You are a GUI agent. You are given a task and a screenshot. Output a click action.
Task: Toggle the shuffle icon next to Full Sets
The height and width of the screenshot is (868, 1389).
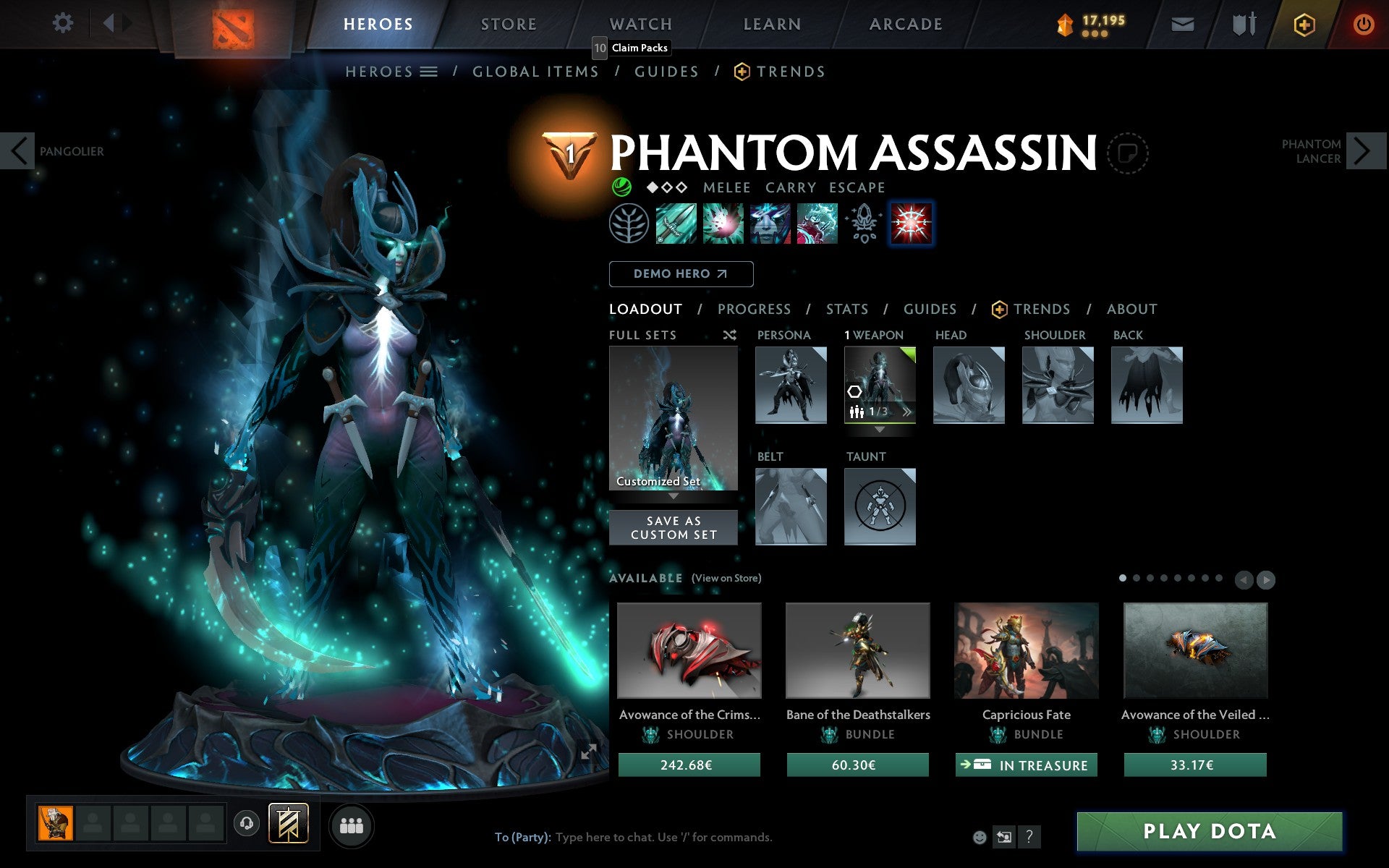point(729,335)
